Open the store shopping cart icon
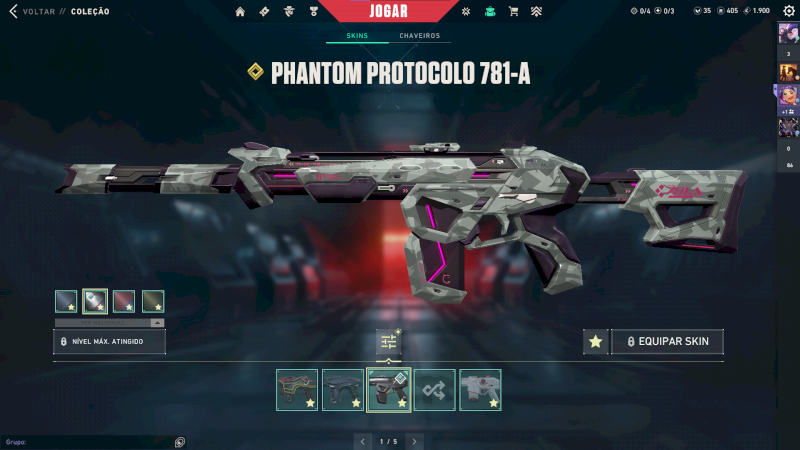This screenshot has width=800, height=450. tap(513, 12)
